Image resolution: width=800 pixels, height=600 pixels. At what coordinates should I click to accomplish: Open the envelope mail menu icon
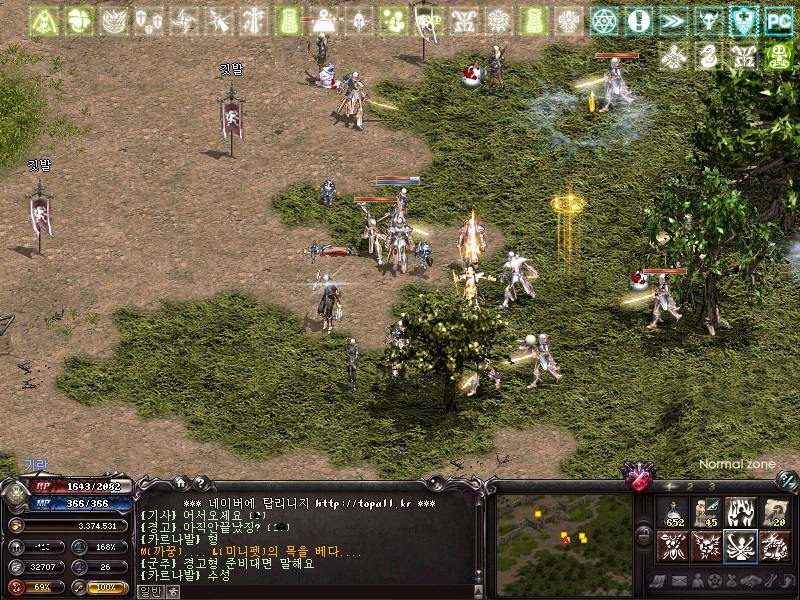[678, 580]
